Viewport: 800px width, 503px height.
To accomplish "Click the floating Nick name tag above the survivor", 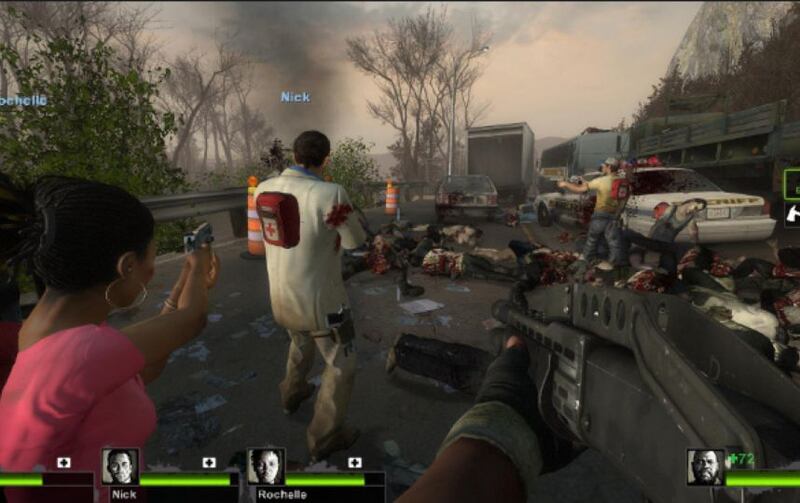I will [x=295, y=97].
